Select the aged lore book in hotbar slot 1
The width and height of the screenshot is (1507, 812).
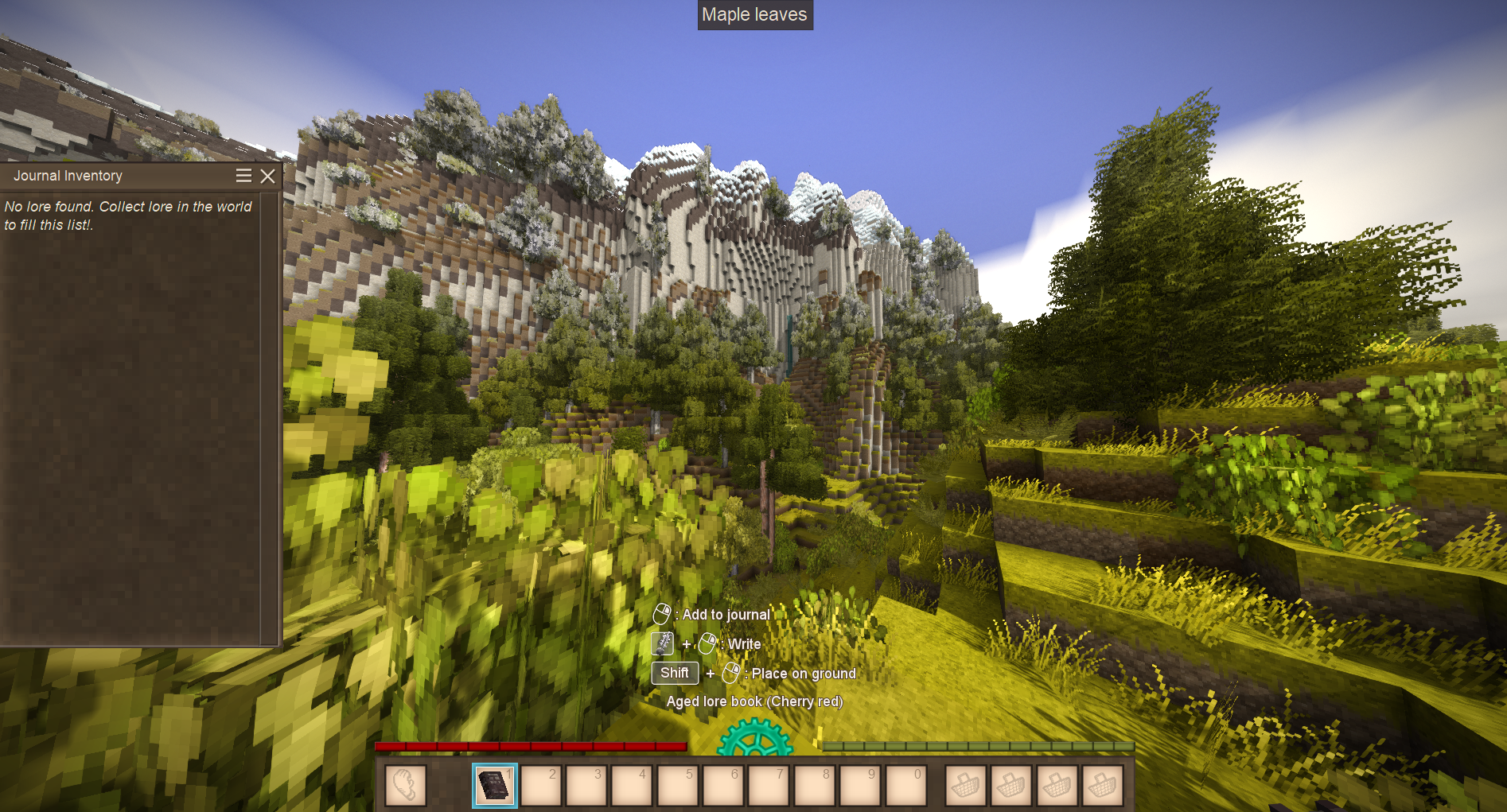click(494, 786)
